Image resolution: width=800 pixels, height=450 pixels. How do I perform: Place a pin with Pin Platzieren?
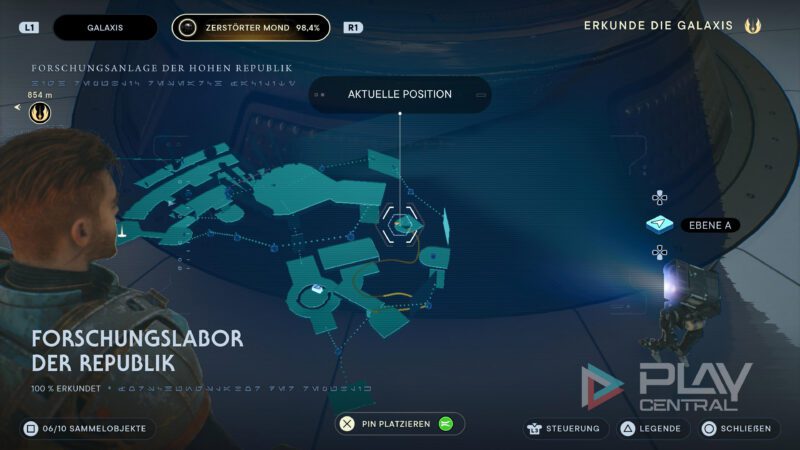click(x=399, y=424)
